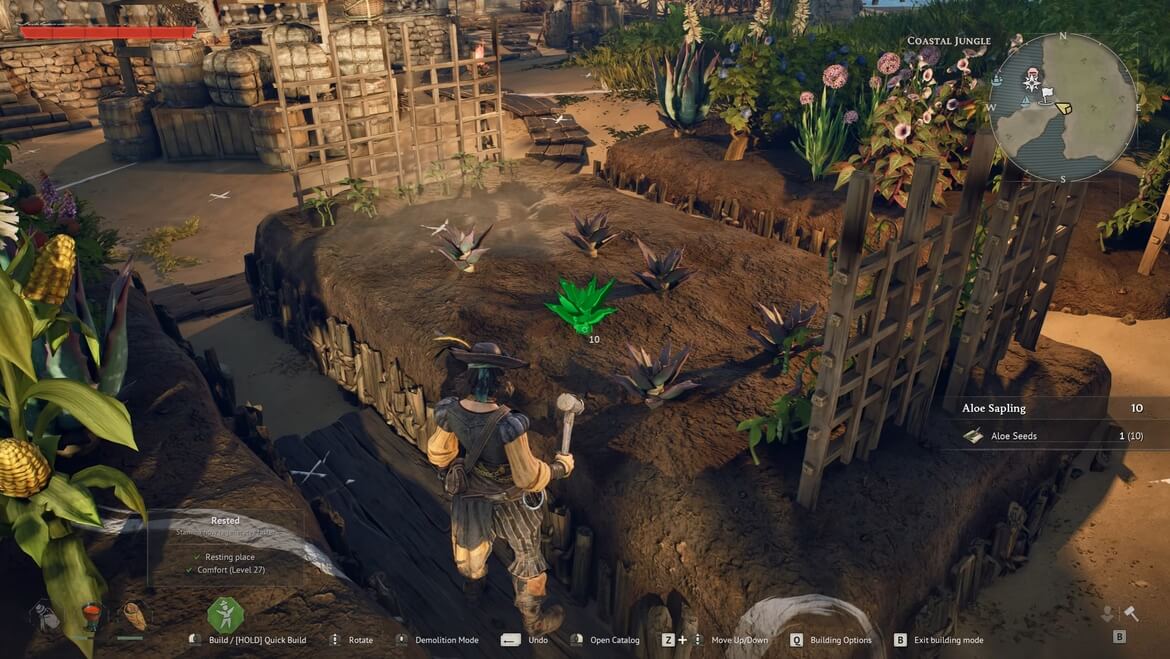Open the circular minimap
This screenshot has width=1170, height=659.
tap(1063, 107)
